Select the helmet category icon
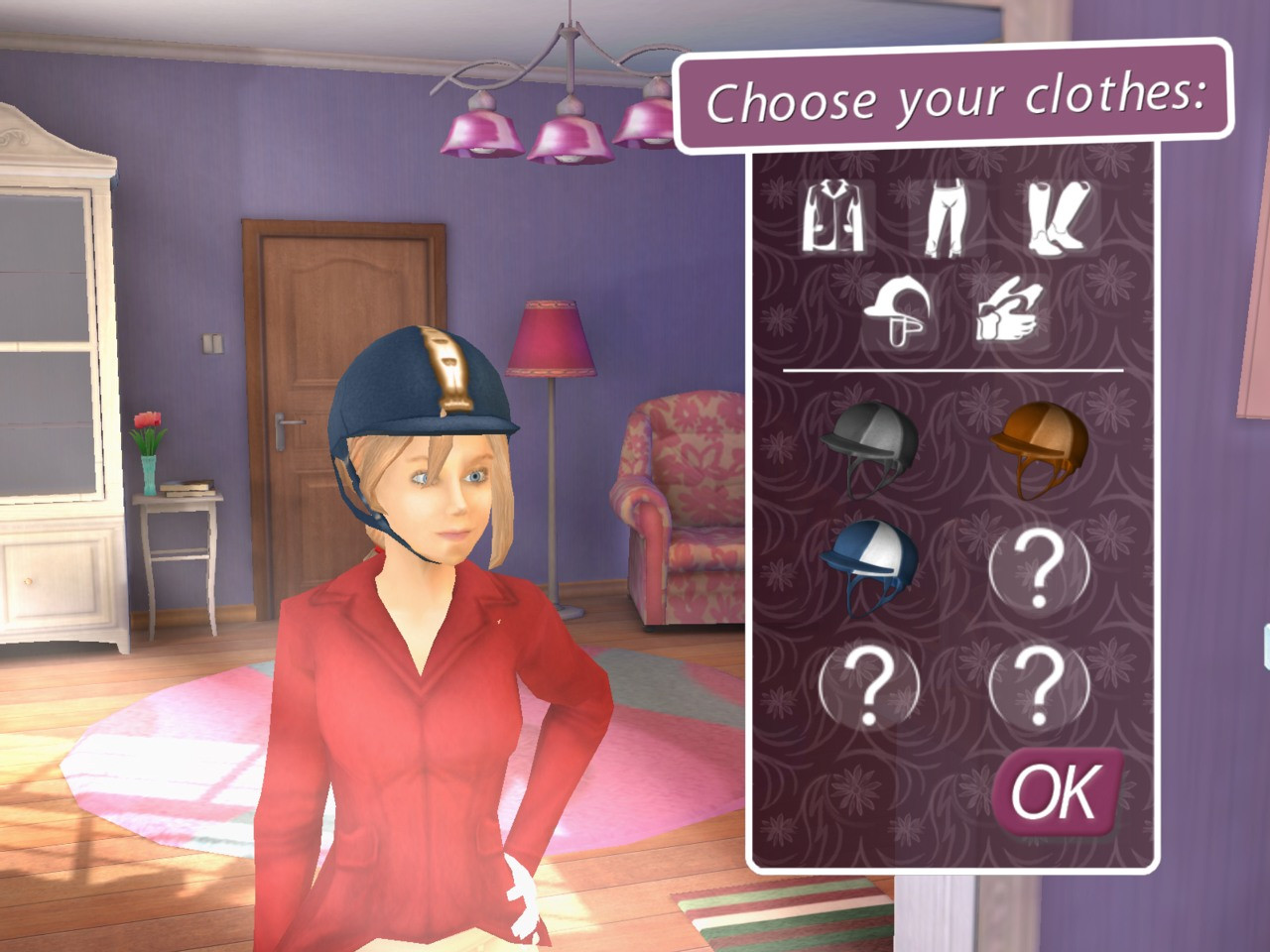 click(x=898, y=312)
